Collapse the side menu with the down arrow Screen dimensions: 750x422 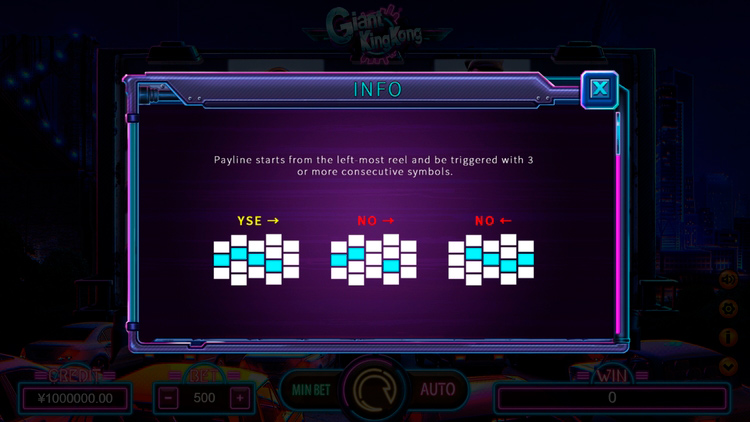pos(728,365)
